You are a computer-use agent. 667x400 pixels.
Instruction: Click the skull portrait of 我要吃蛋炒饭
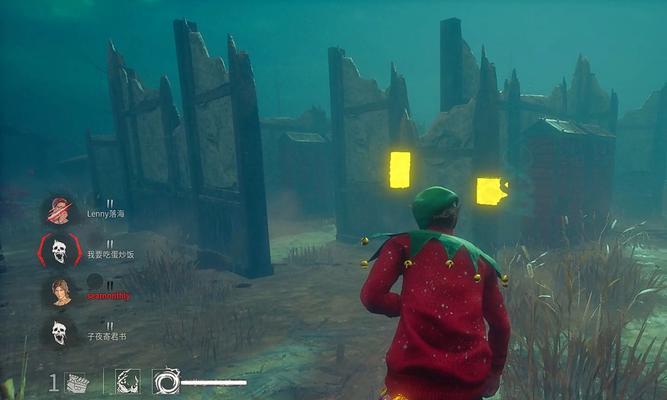tap(59, 250)
